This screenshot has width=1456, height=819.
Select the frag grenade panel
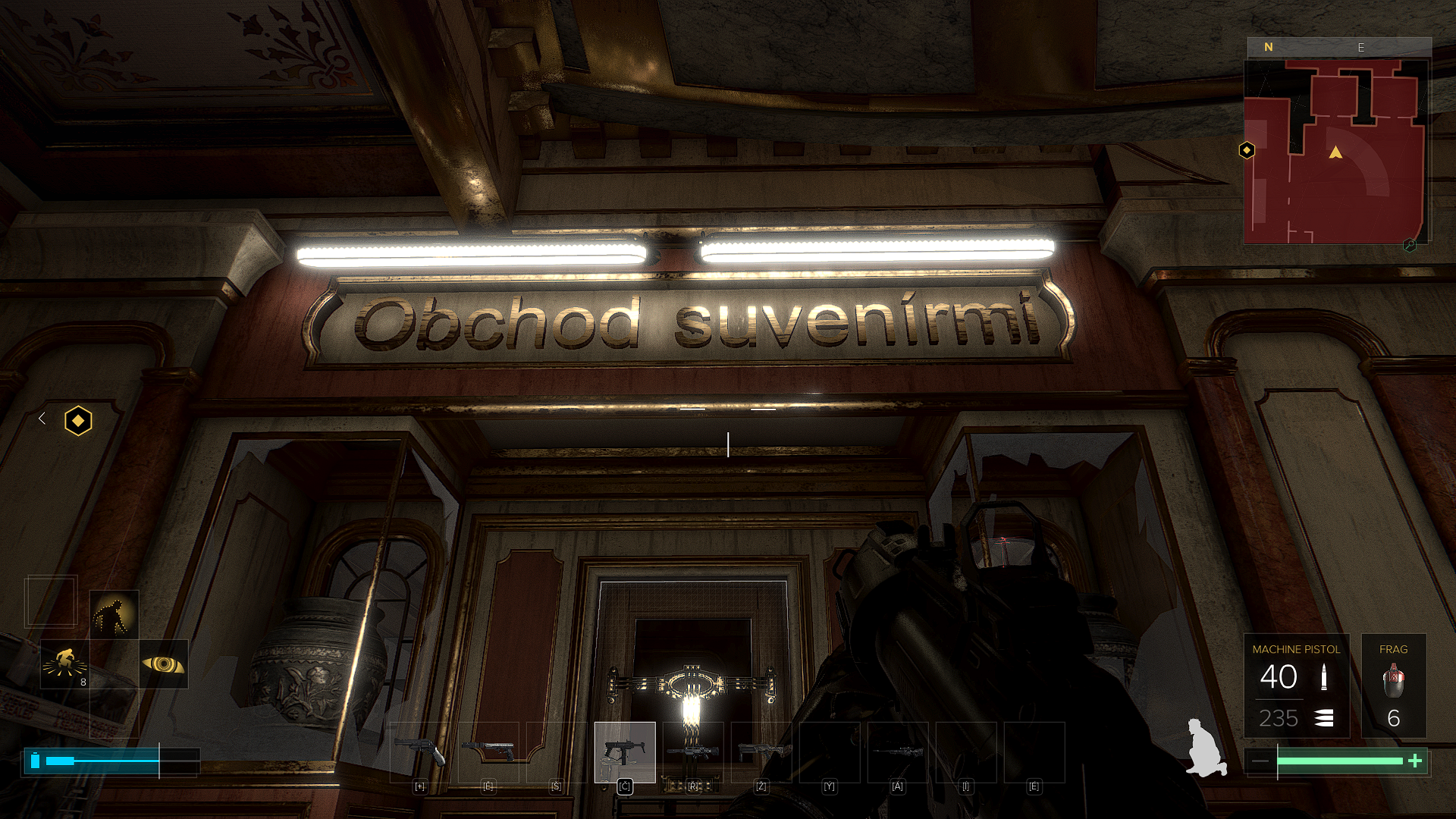(x=1393, y=686)
